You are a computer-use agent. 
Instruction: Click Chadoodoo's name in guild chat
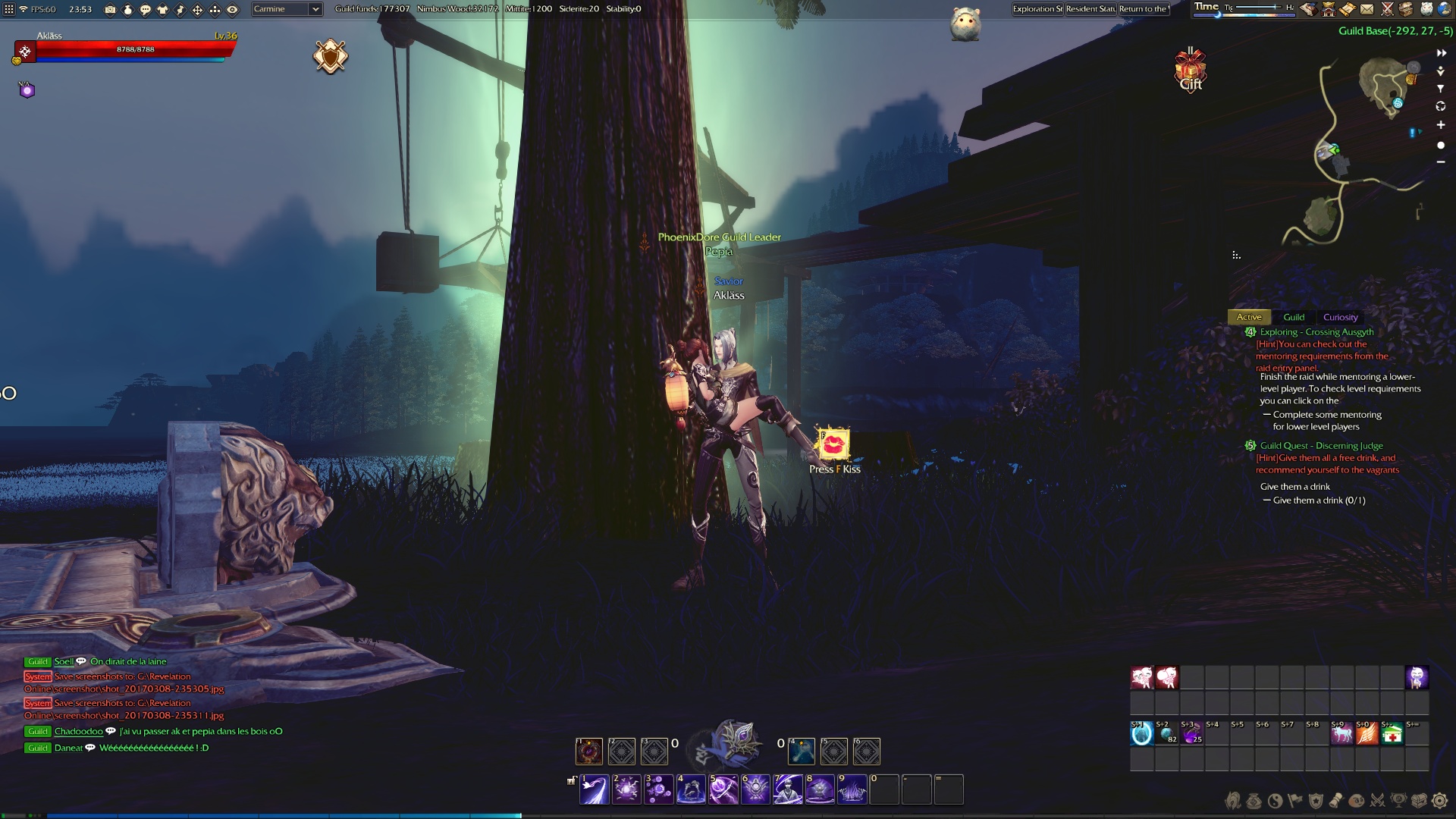[78, 731]
